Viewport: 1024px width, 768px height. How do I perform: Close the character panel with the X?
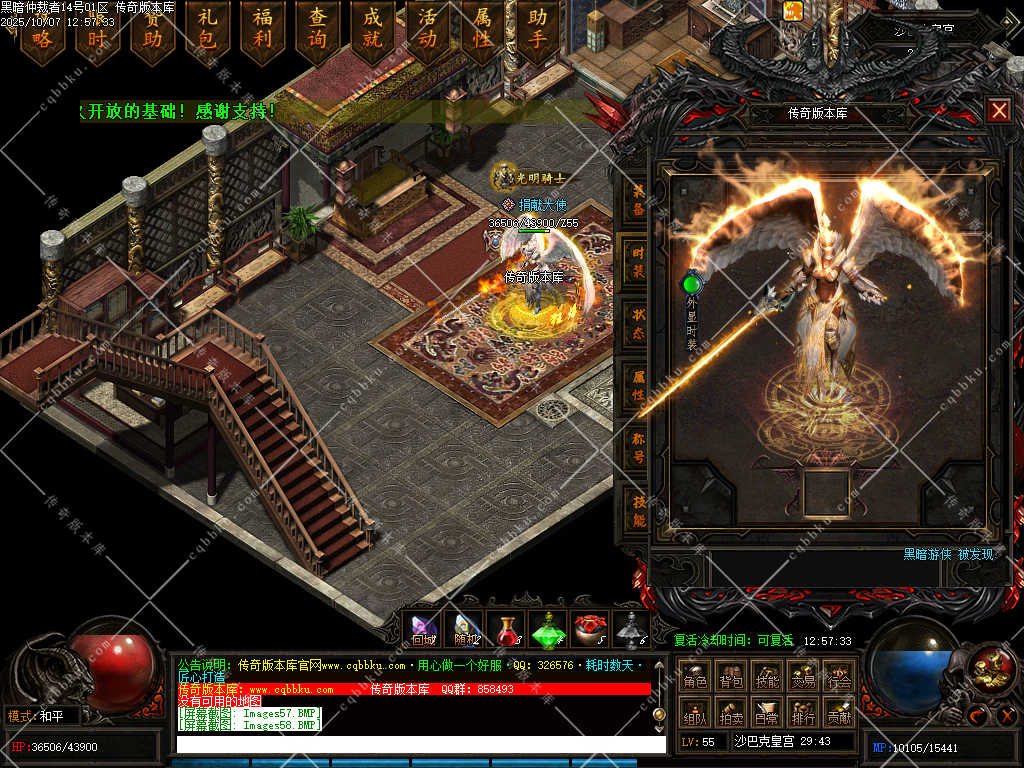tap(998, 111)
